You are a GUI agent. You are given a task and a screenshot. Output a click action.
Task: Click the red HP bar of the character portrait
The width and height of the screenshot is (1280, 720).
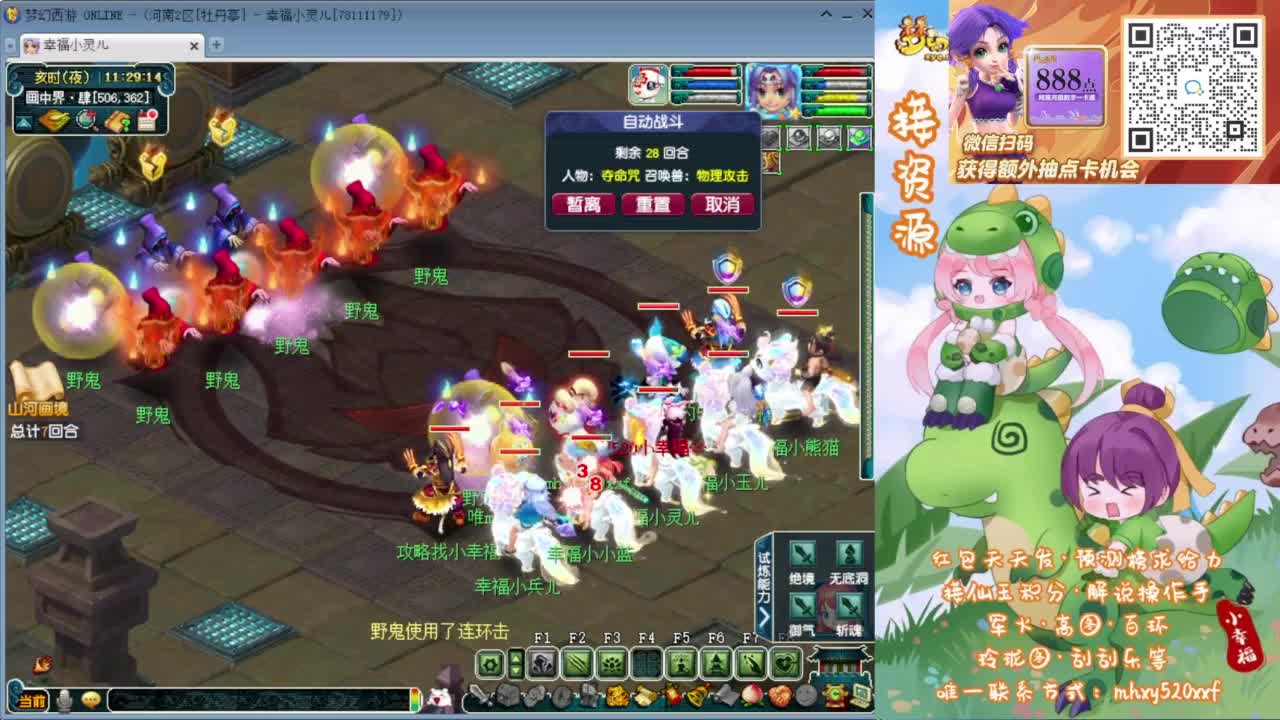pos(840,71)
